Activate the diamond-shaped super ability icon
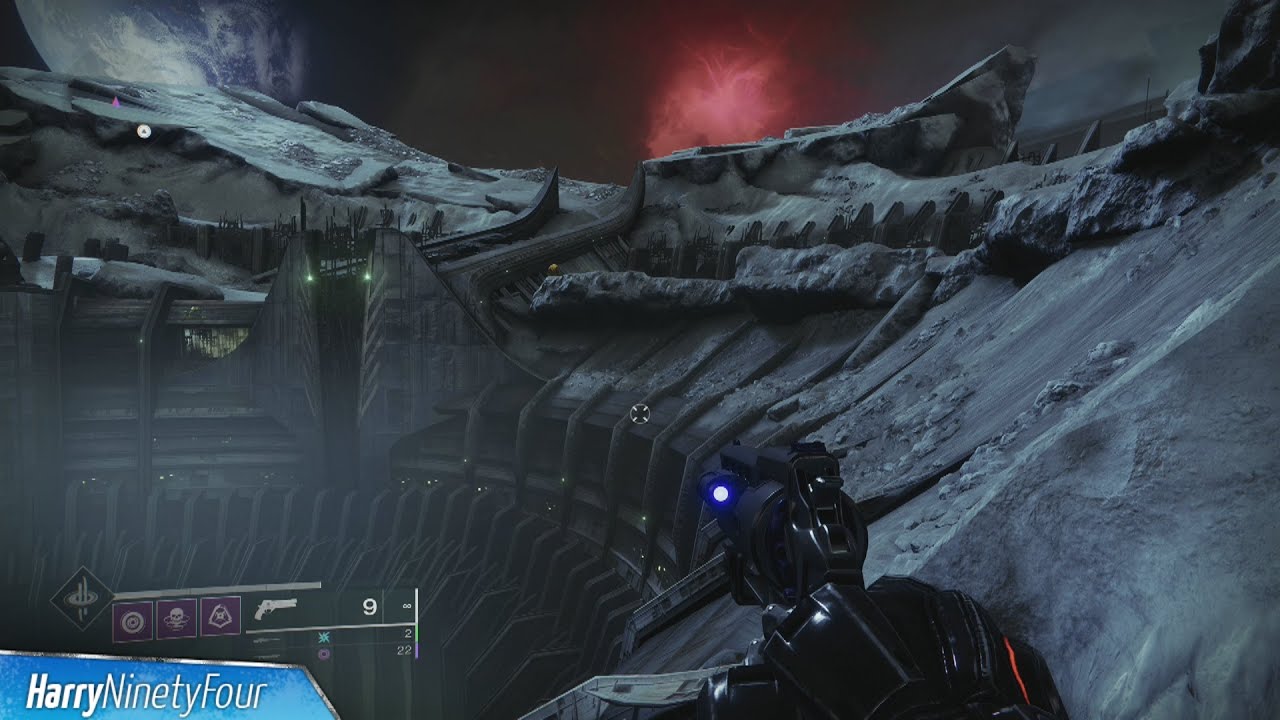1280x720 pixels. click(x=82, y=599)
